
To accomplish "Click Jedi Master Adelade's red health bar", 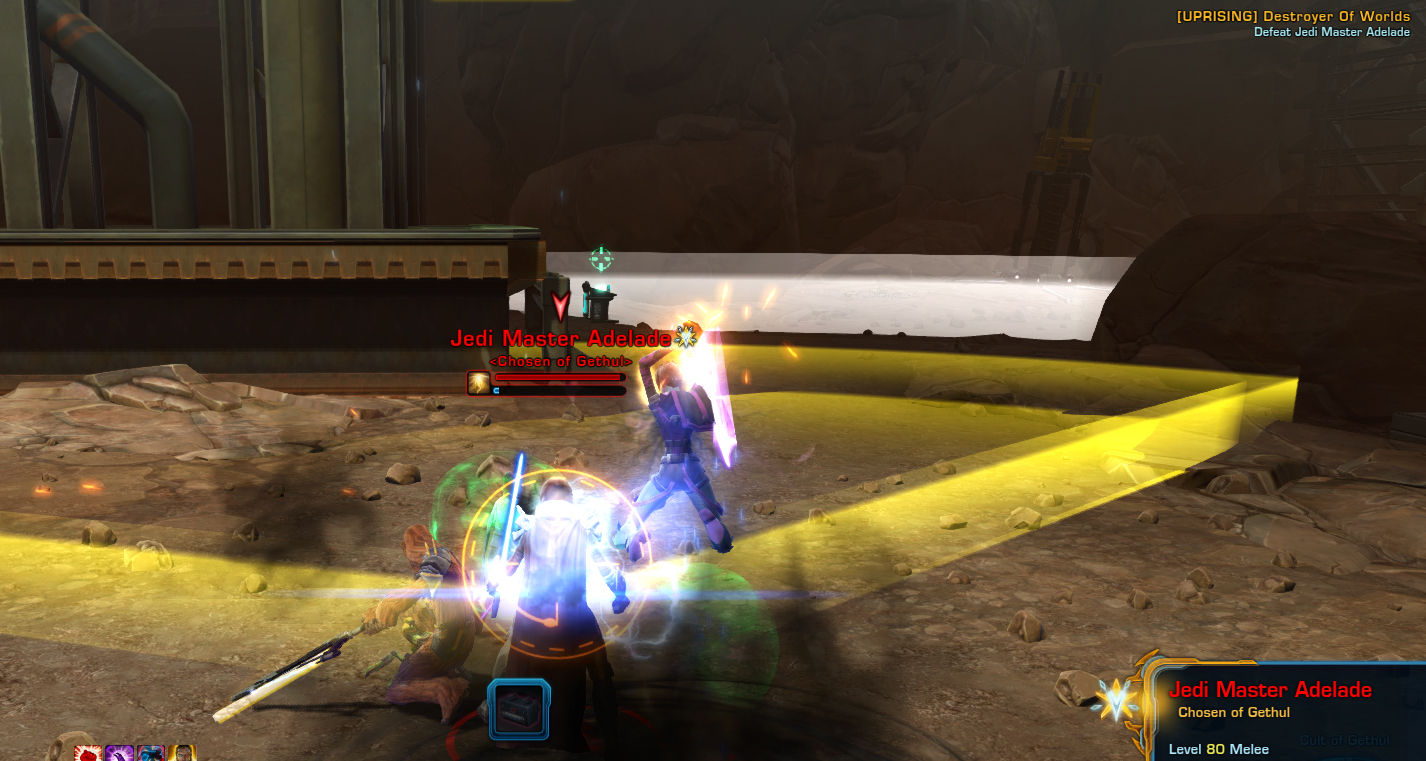I will click(560, 376).
